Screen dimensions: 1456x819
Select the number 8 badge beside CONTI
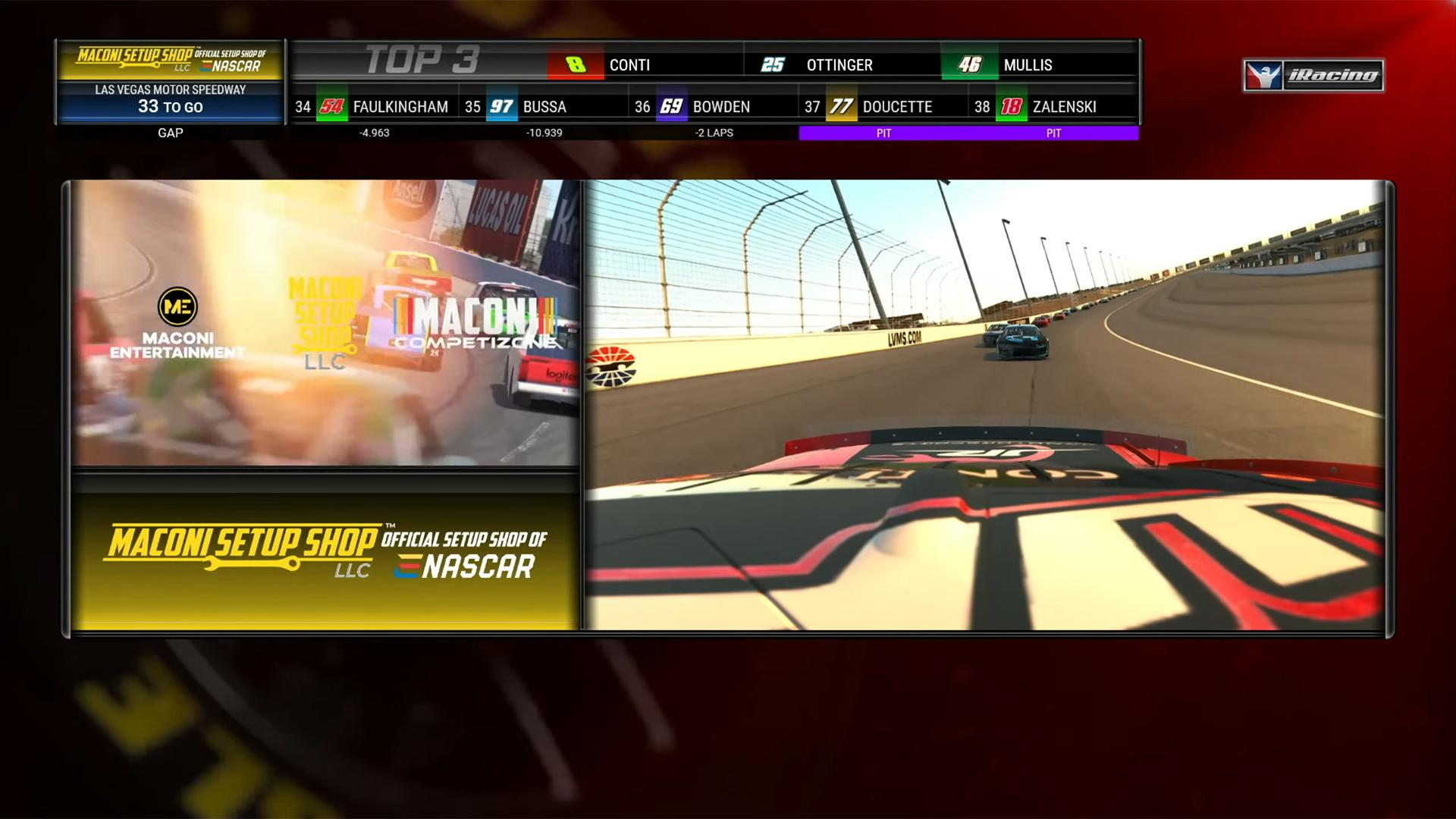pos(576,65)
